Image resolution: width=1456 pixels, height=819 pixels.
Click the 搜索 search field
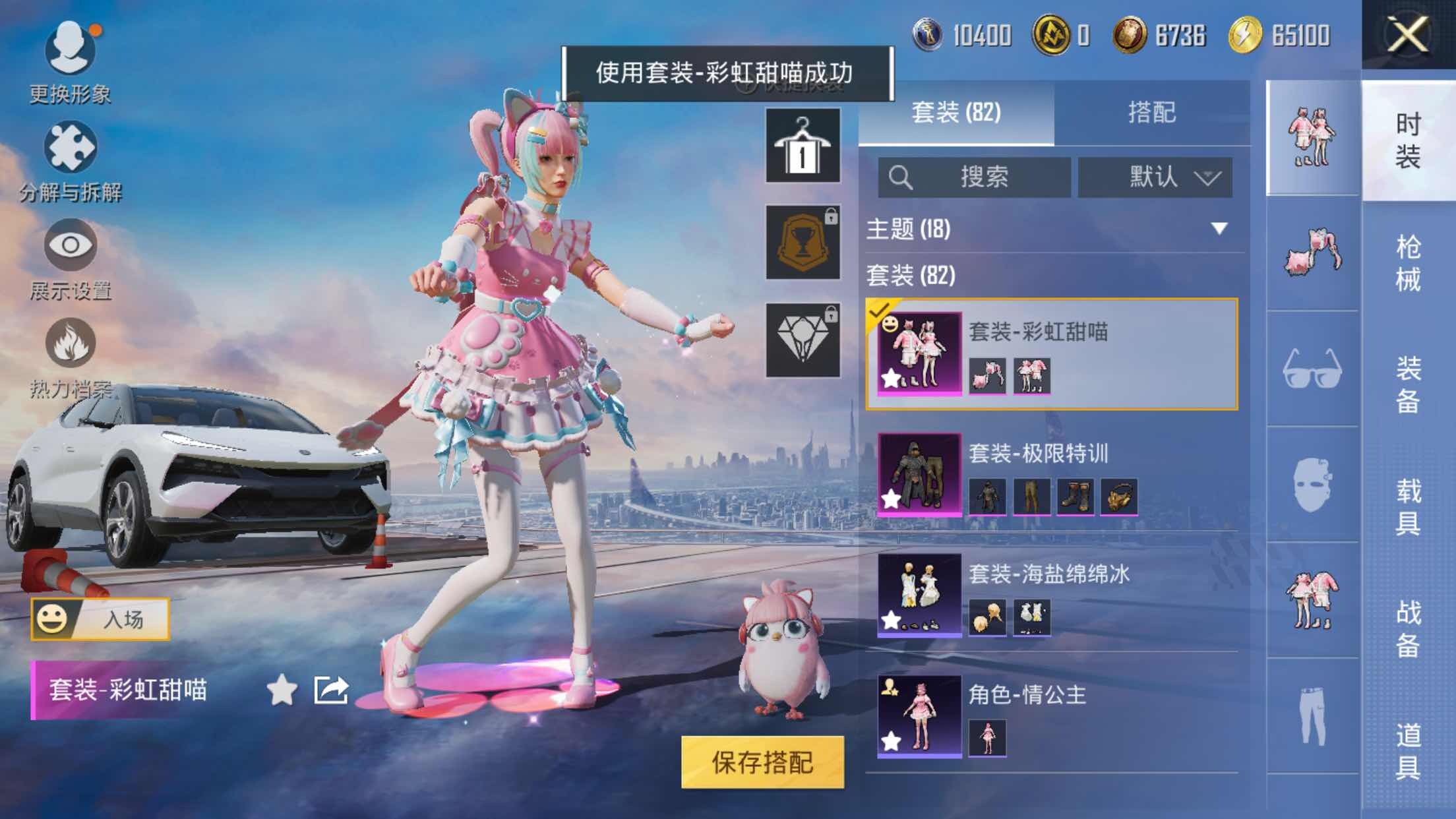click(x=974, y=177)
